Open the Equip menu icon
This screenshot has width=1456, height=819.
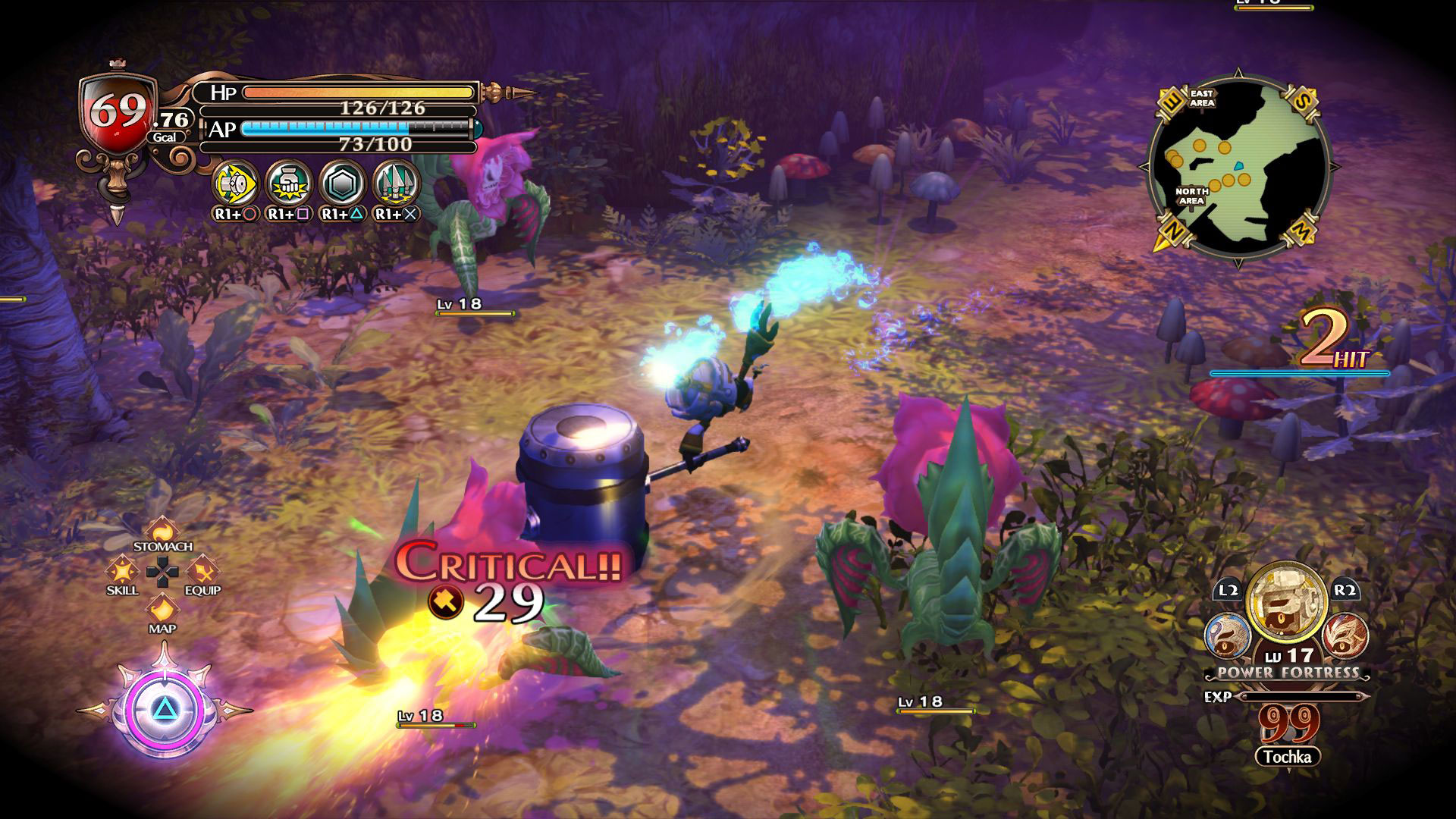(202, 570)
